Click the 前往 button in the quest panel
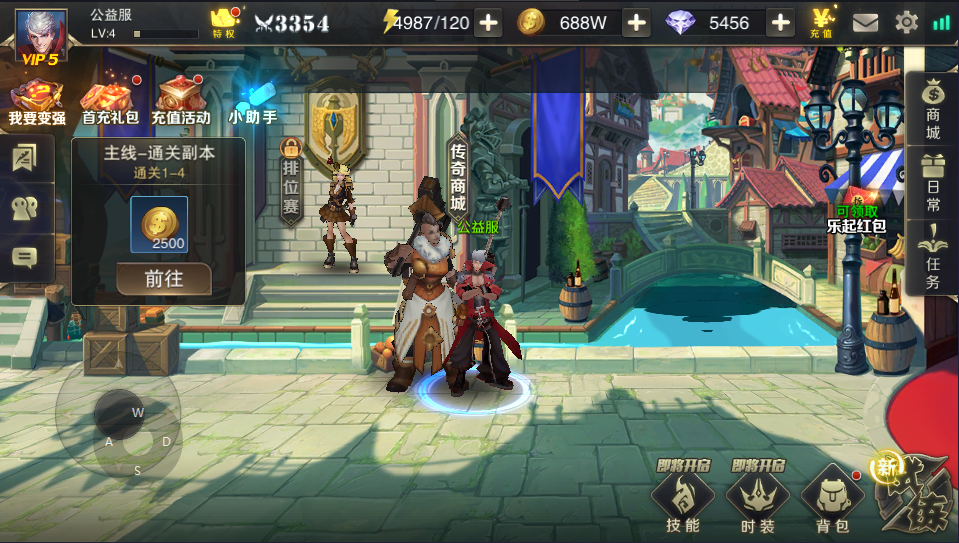 [x=164, y=279]
